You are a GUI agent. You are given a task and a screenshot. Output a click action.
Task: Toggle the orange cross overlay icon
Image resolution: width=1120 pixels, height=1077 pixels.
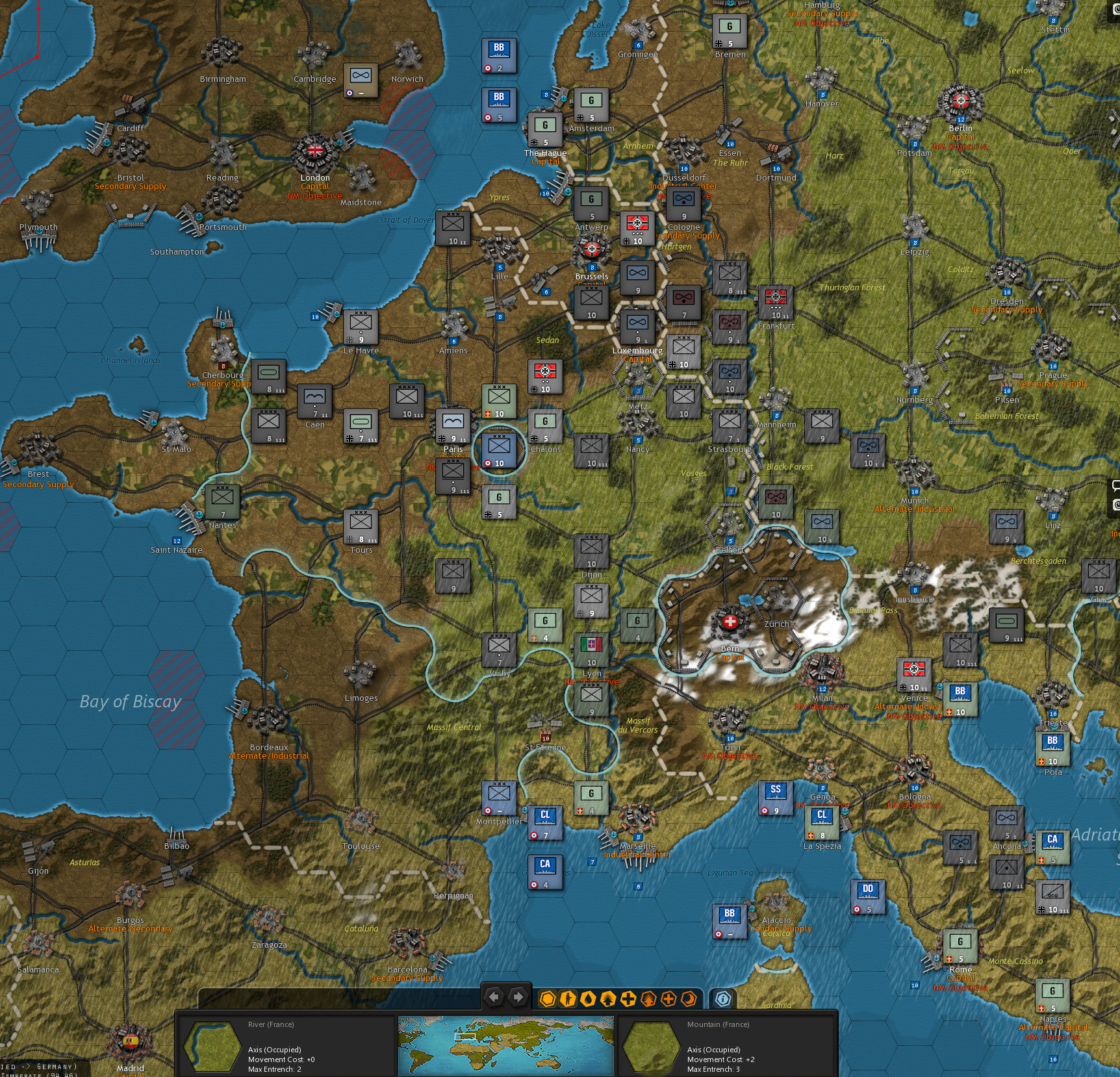click(668, 999)
